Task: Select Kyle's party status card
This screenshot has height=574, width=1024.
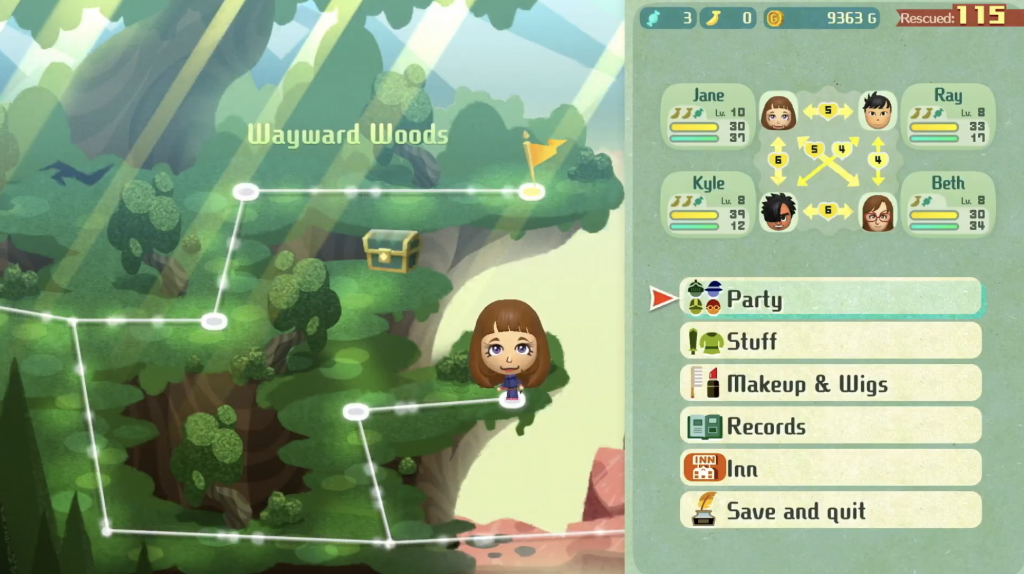Action: pos(708,204)
